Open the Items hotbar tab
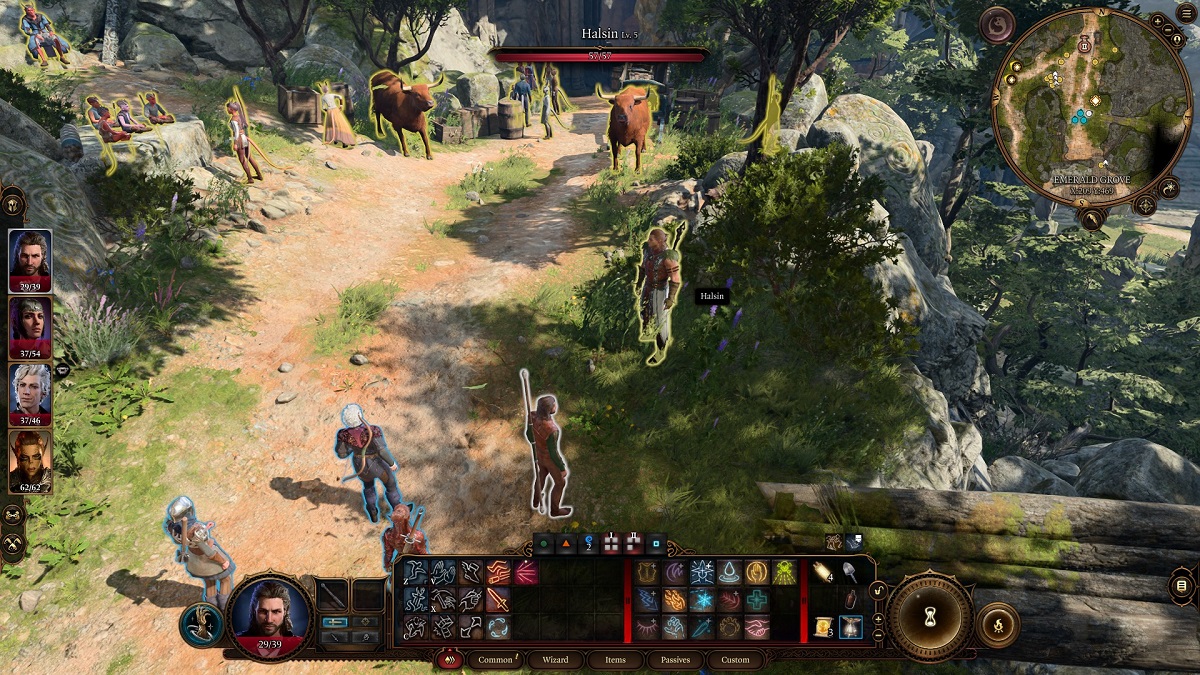 [x=616, y=660]
